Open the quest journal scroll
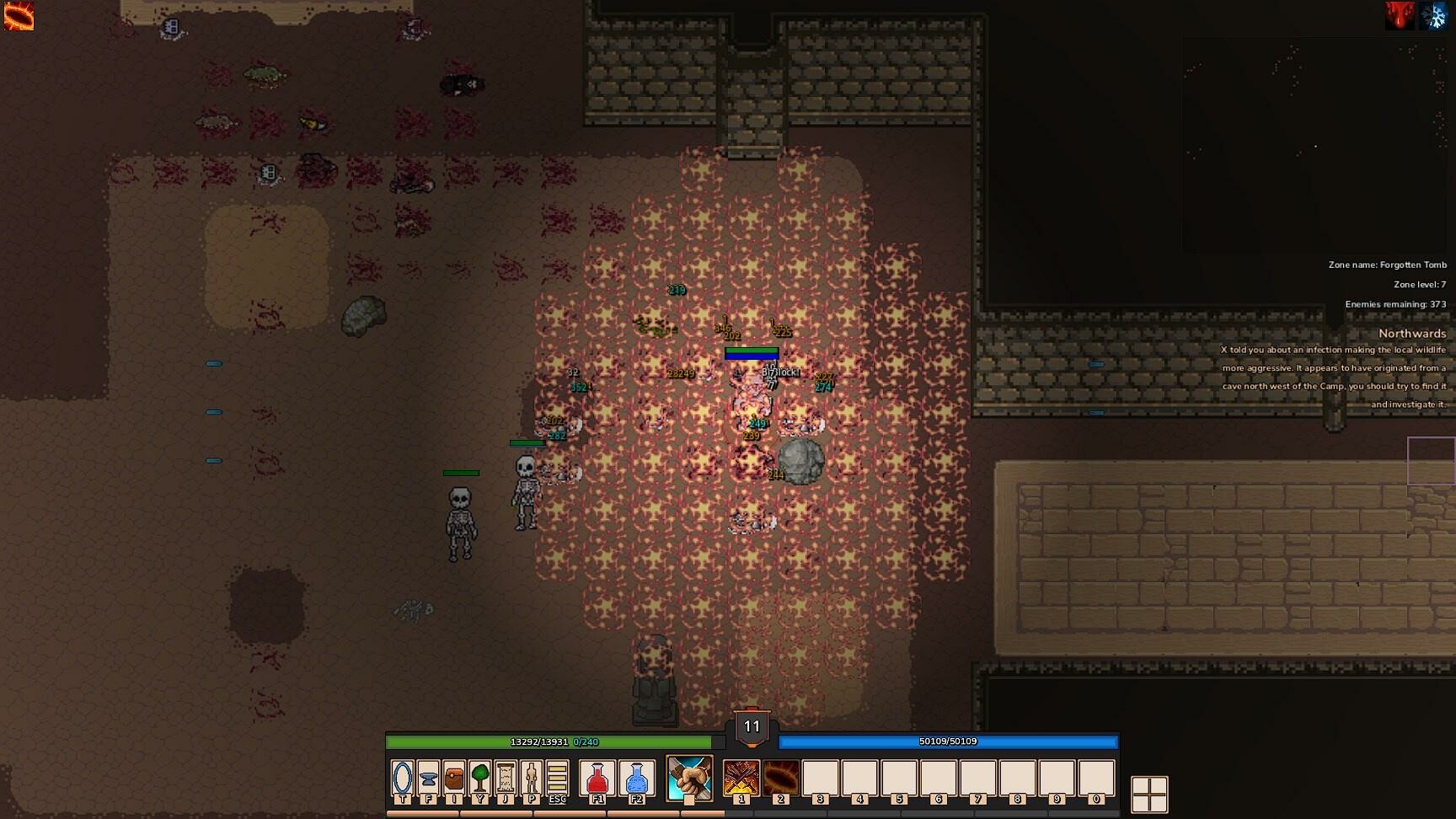1456x819 pixels. point(506,779)
